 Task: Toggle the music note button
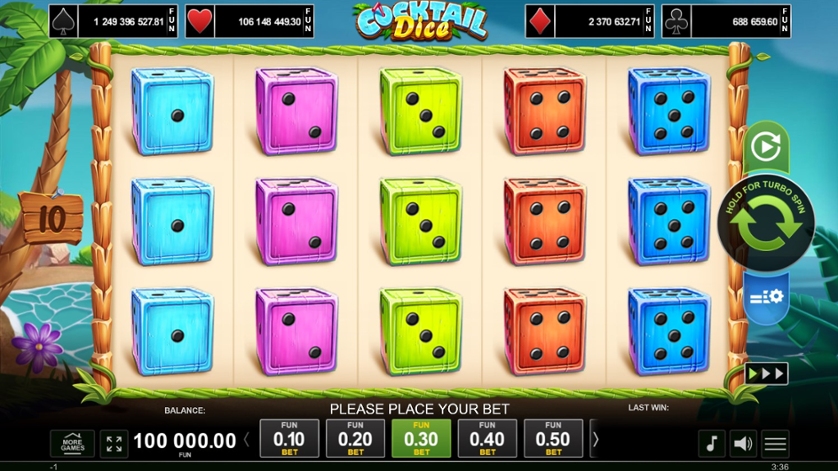tap(711, 443)
